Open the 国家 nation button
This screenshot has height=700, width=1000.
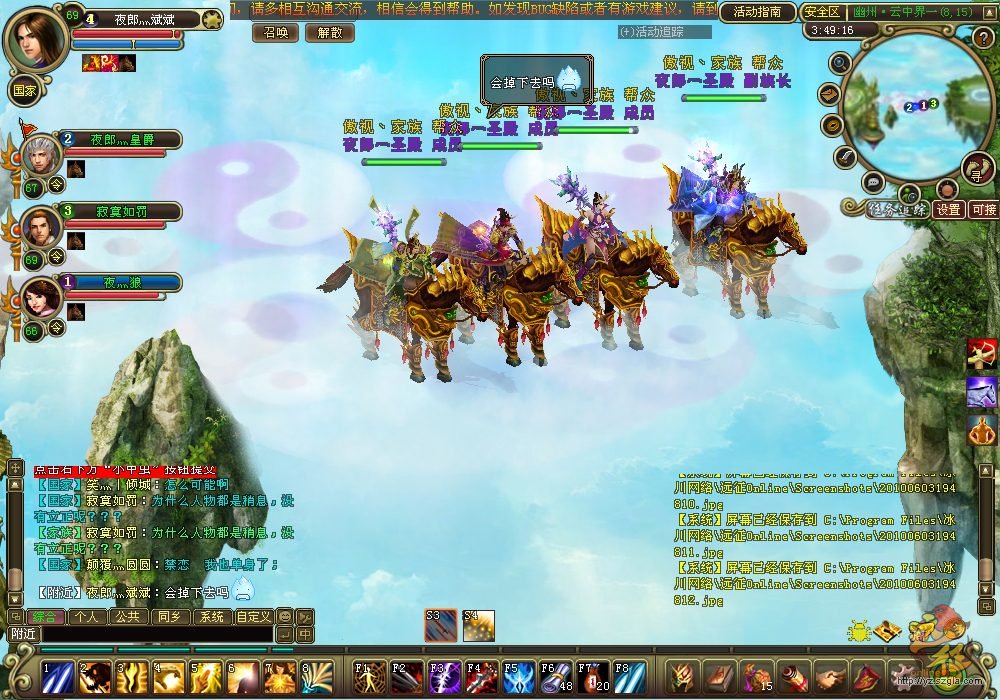tap(24, 88)
